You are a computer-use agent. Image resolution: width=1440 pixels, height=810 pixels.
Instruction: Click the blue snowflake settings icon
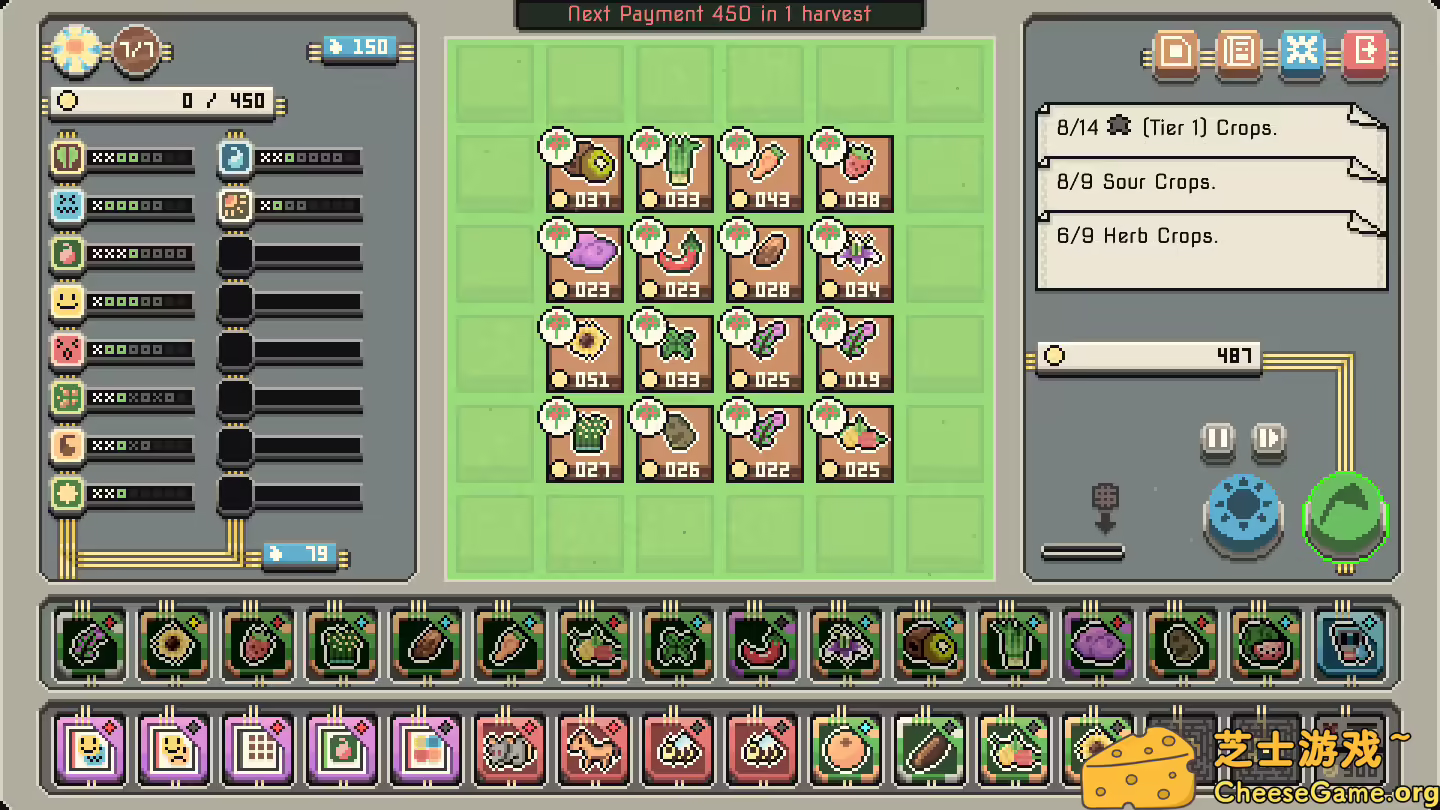[1302, 53]
